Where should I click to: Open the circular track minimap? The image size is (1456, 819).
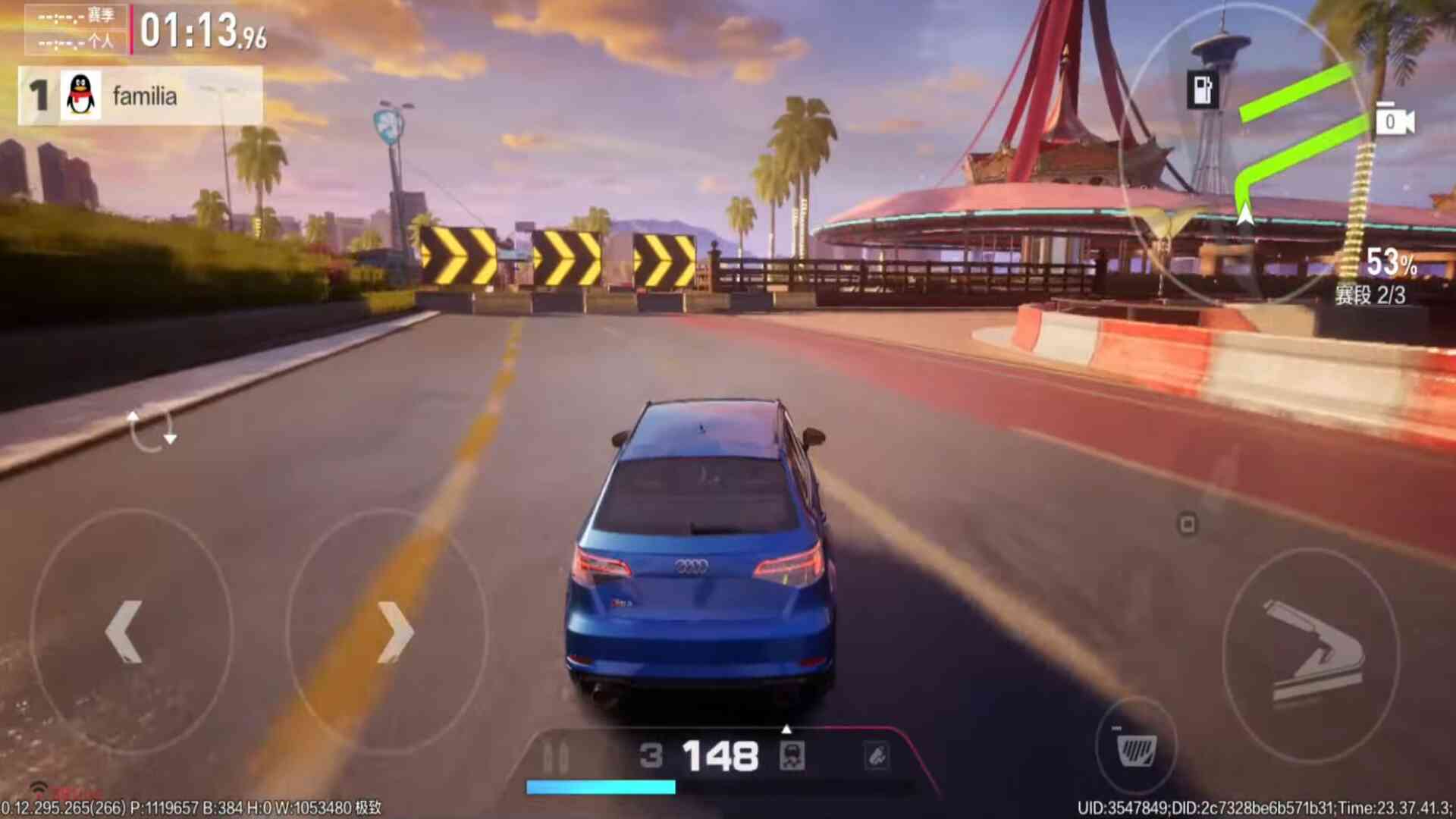click(x=1244, y=152)
